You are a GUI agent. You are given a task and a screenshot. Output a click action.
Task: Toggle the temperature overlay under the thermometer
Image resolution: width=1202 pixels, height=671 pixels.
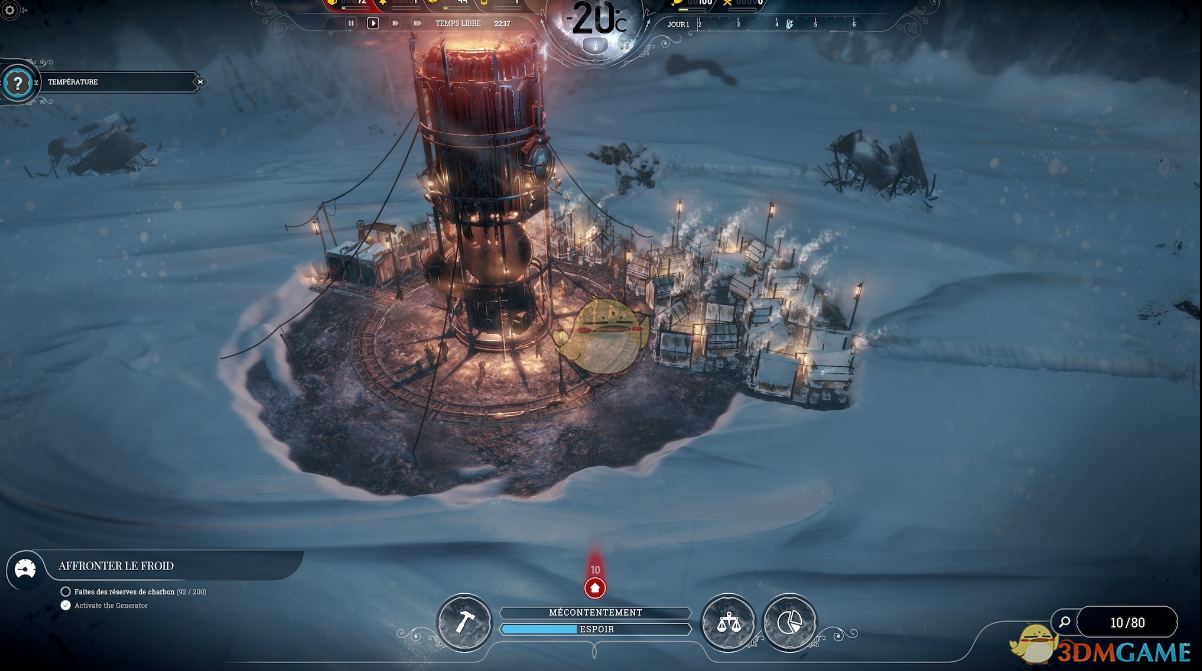point(596,45)
